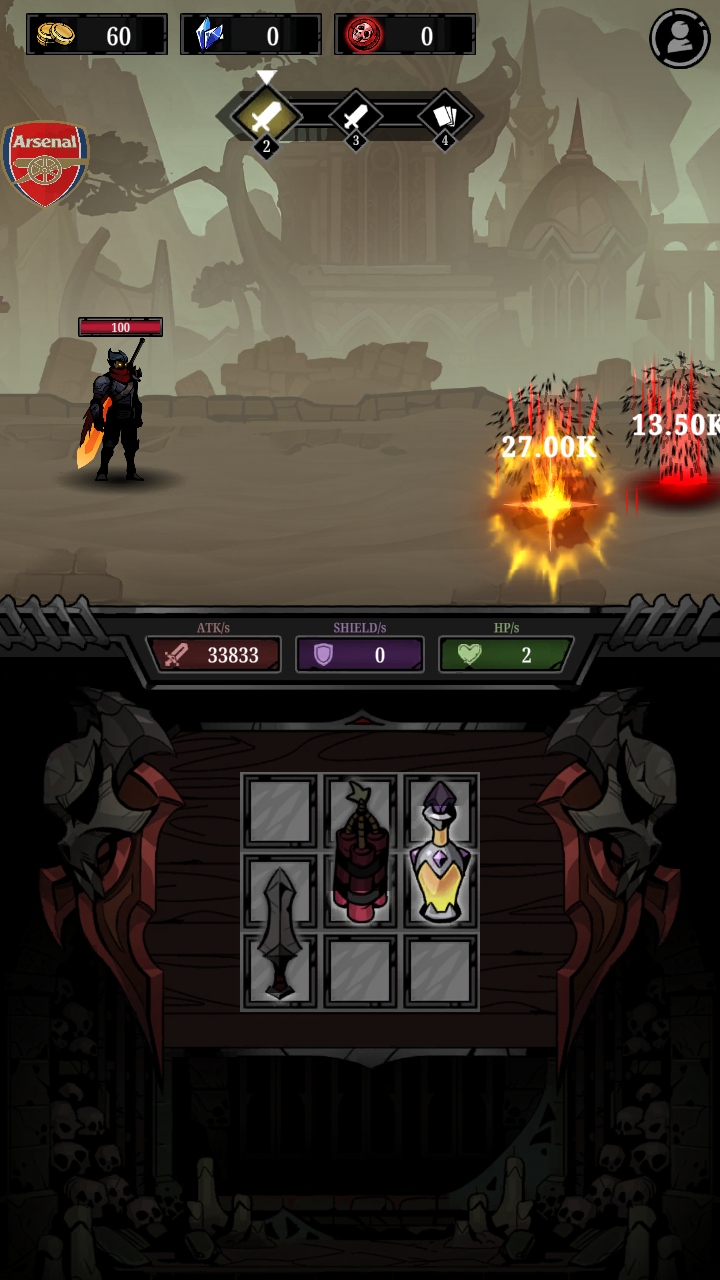This screenshot has height=1280, width=720.
Task: Tap the gold coins counter
Action: click(96, 36)
